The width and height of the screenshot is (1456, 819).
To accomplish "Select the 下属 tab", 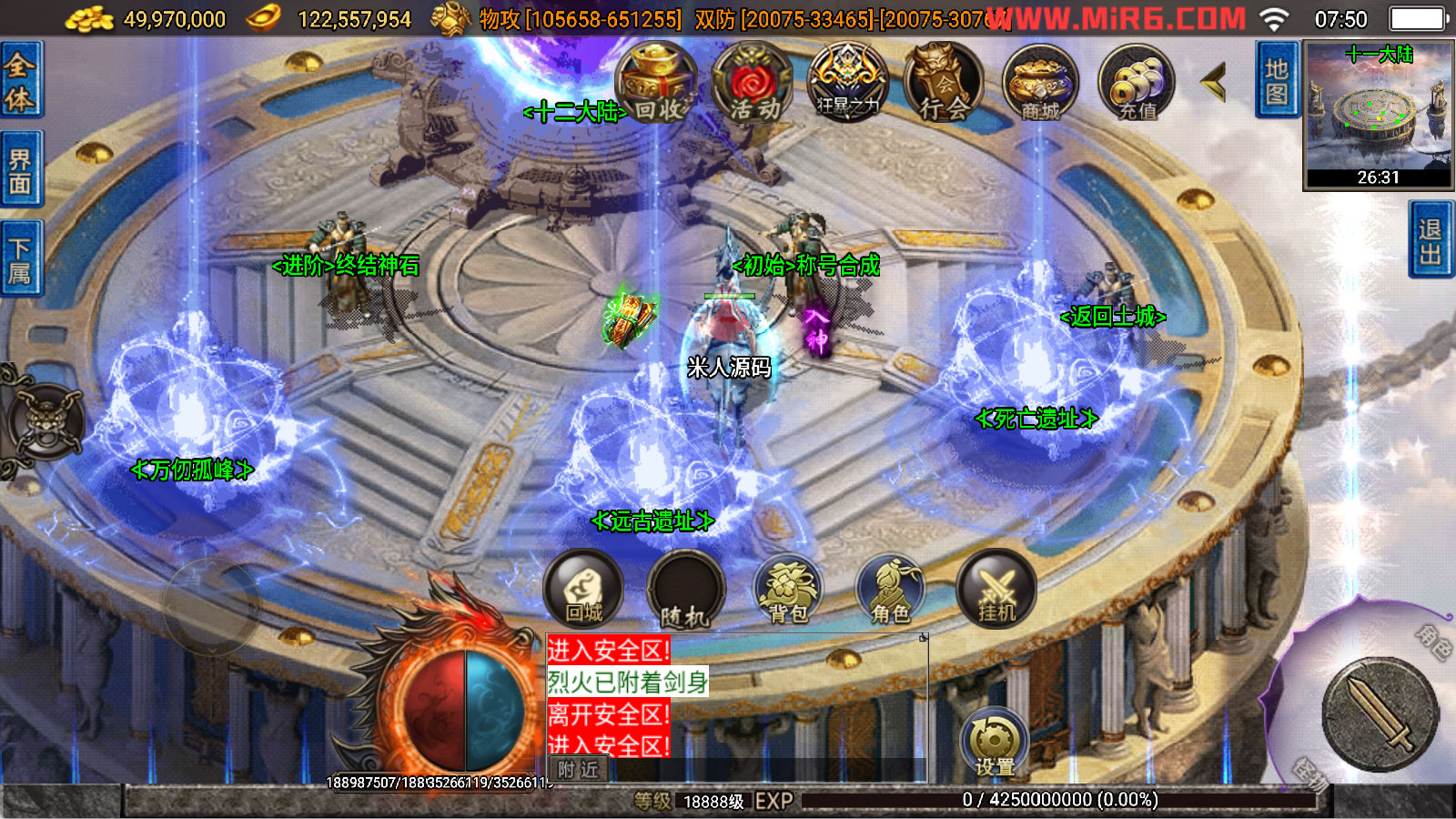I will click(20, 259).
